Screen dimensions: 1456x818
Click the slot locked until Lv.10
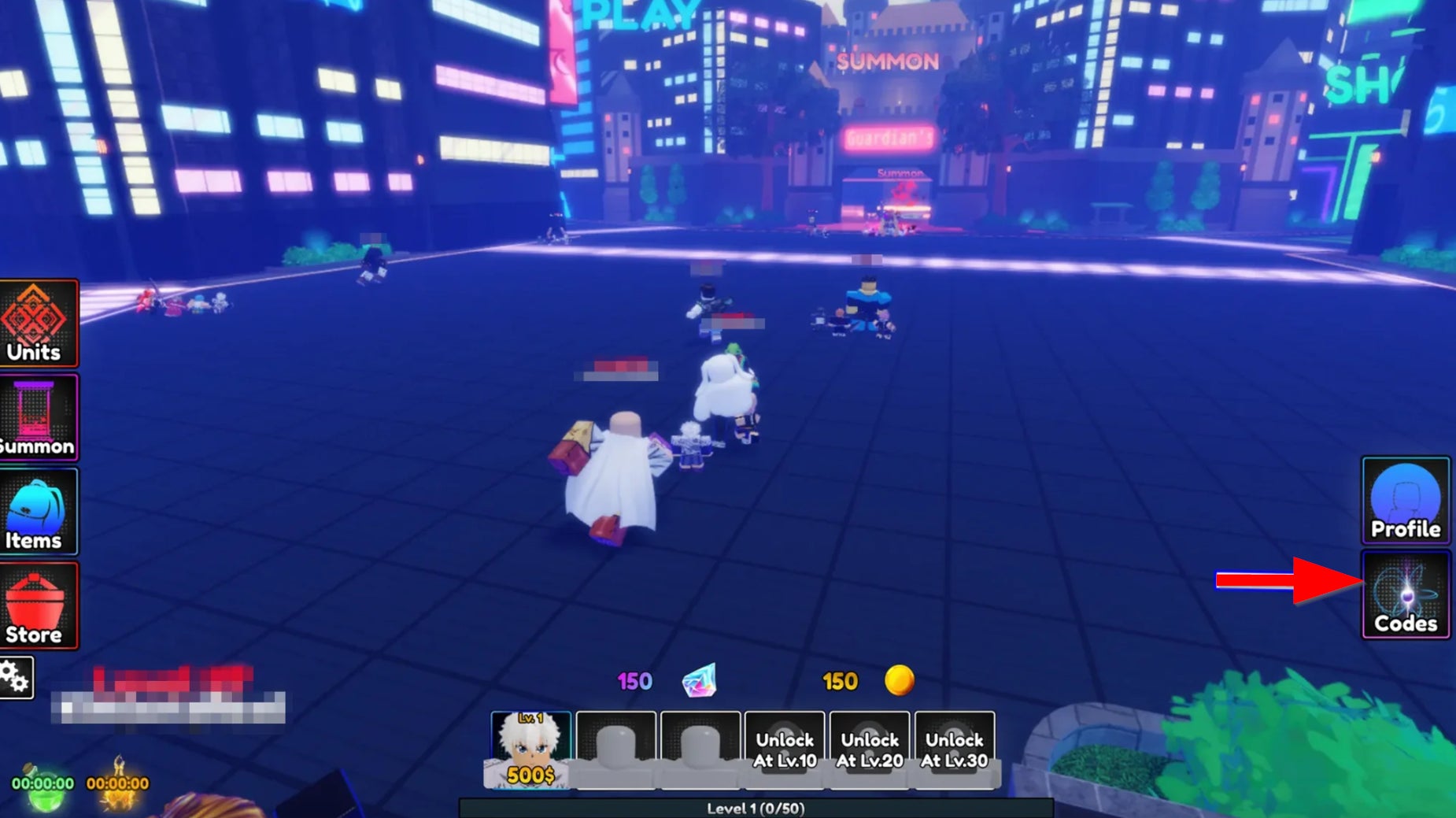(x=785, y=750)
